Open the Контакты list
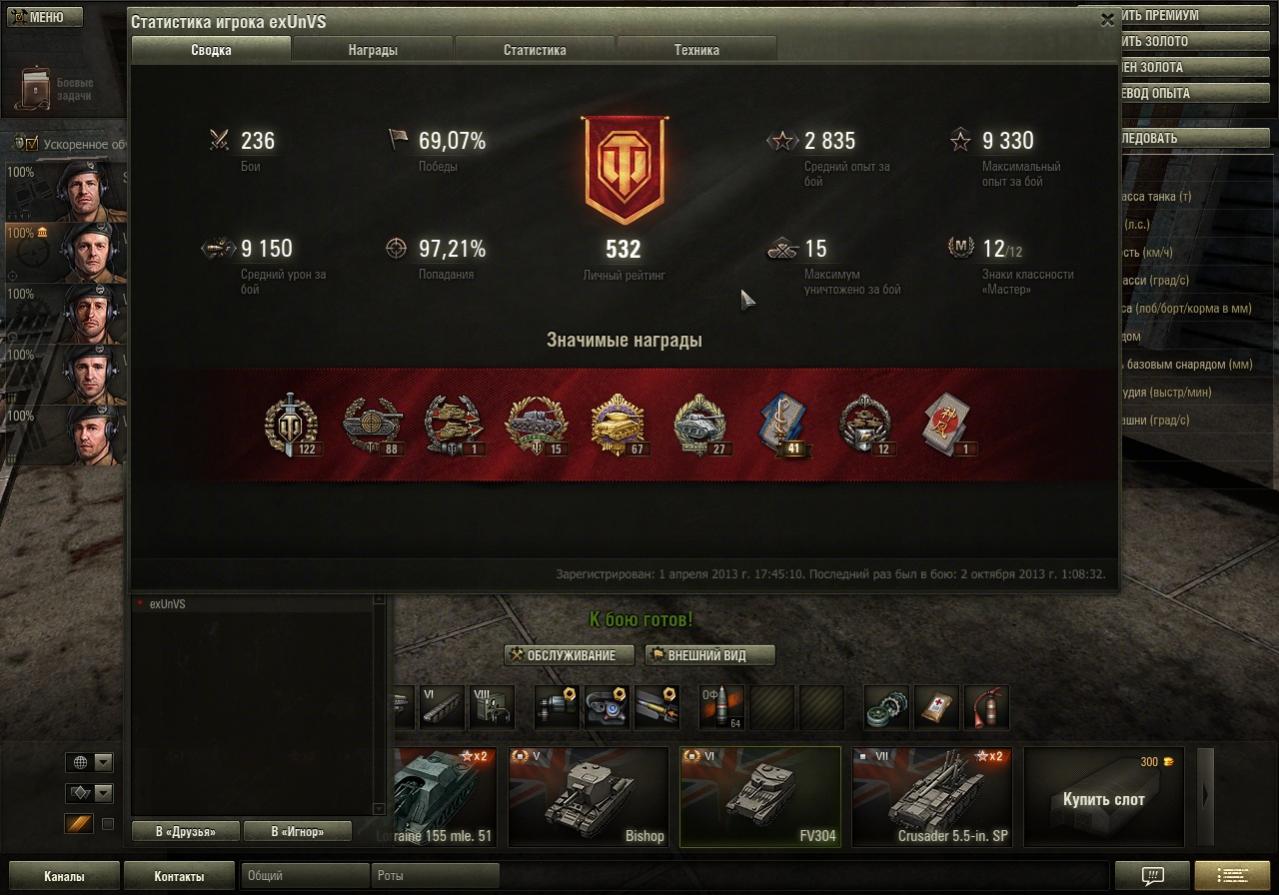 (179, 876)
